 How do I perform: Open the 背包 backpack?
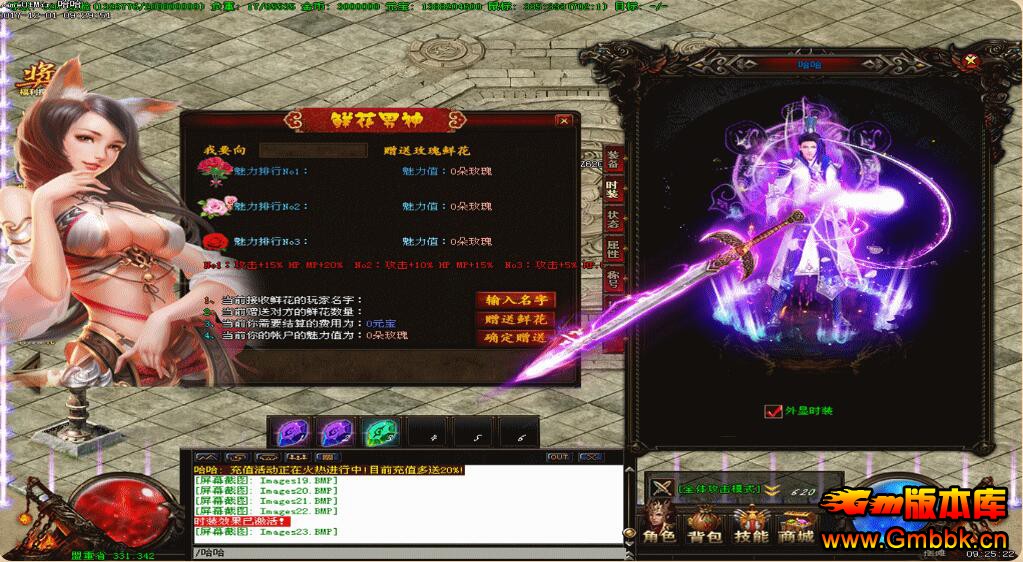pos(704,526)
